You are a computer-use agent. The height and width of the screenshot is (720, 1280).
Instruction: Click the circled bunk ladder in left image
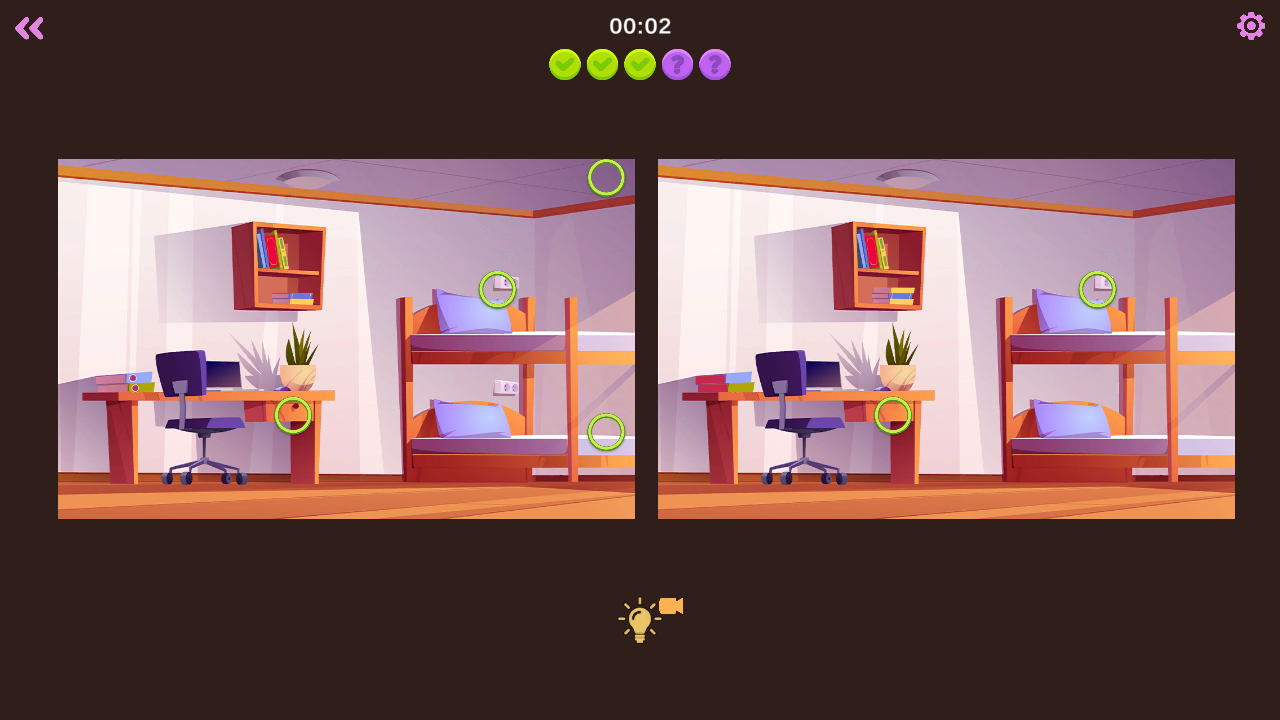click(x=606, y=433)
